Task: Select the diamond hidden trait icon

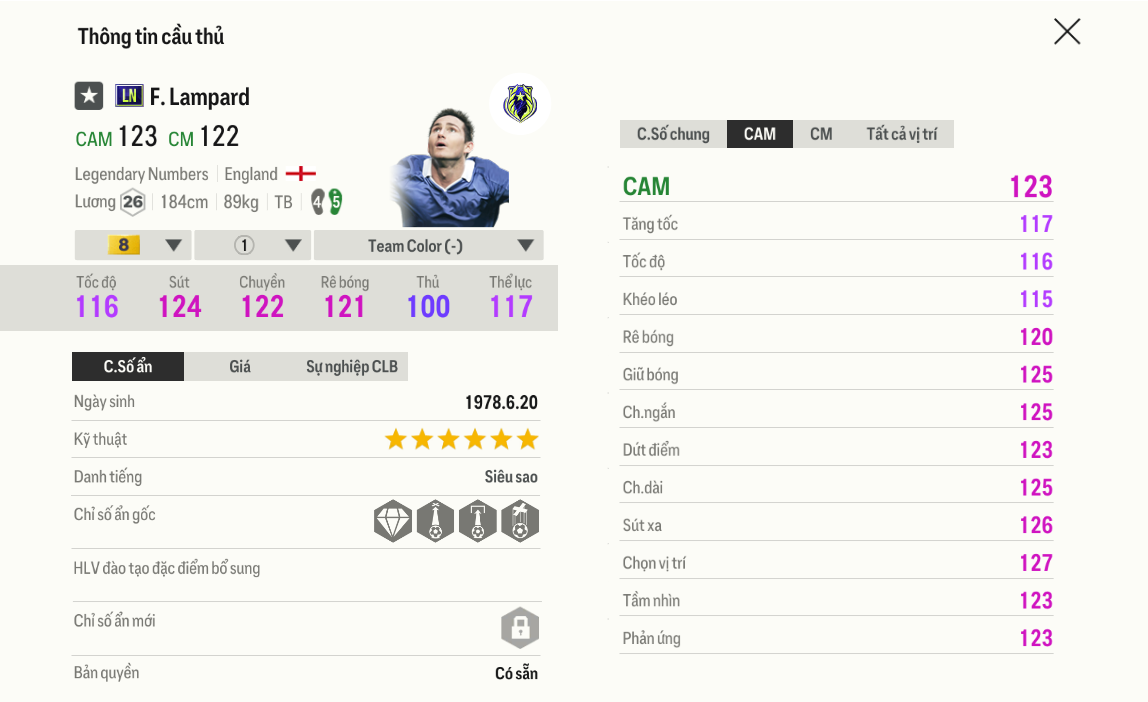Action: coord(393,521)
